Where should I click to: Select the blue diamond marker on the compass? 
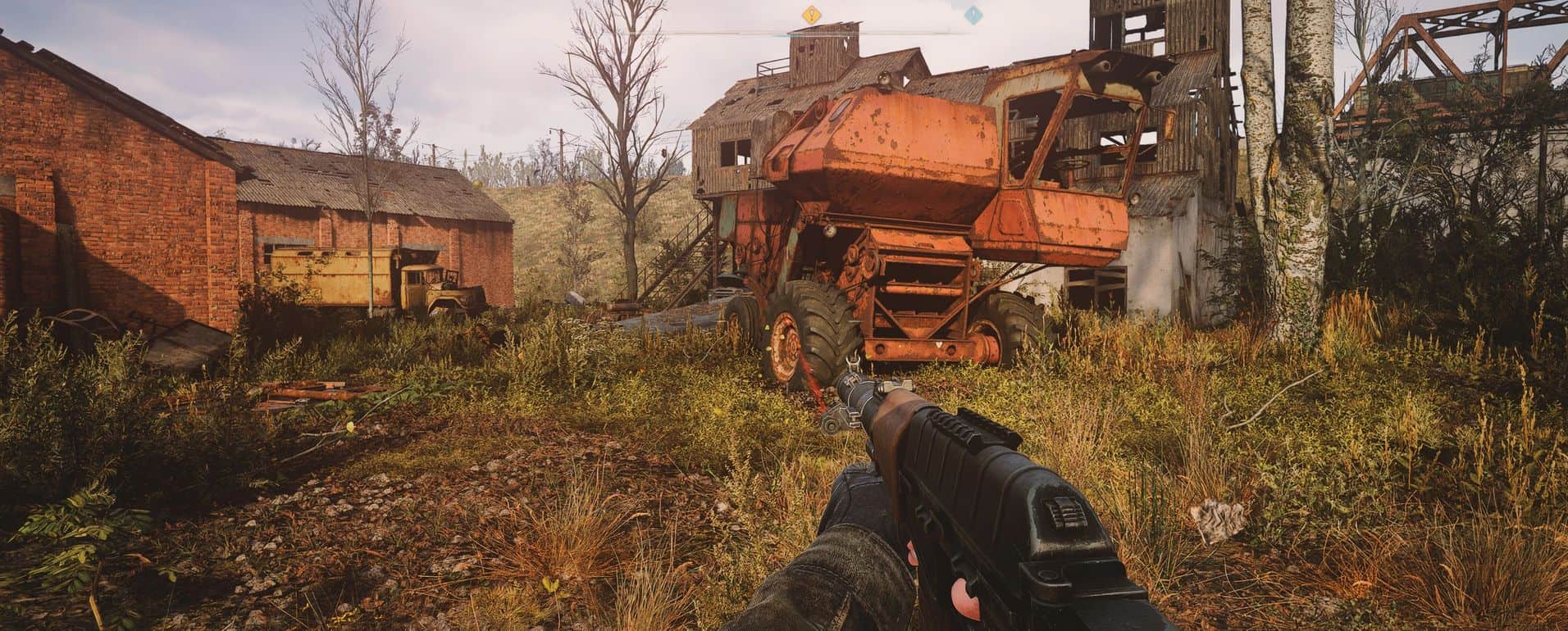[x=973, y=14]
